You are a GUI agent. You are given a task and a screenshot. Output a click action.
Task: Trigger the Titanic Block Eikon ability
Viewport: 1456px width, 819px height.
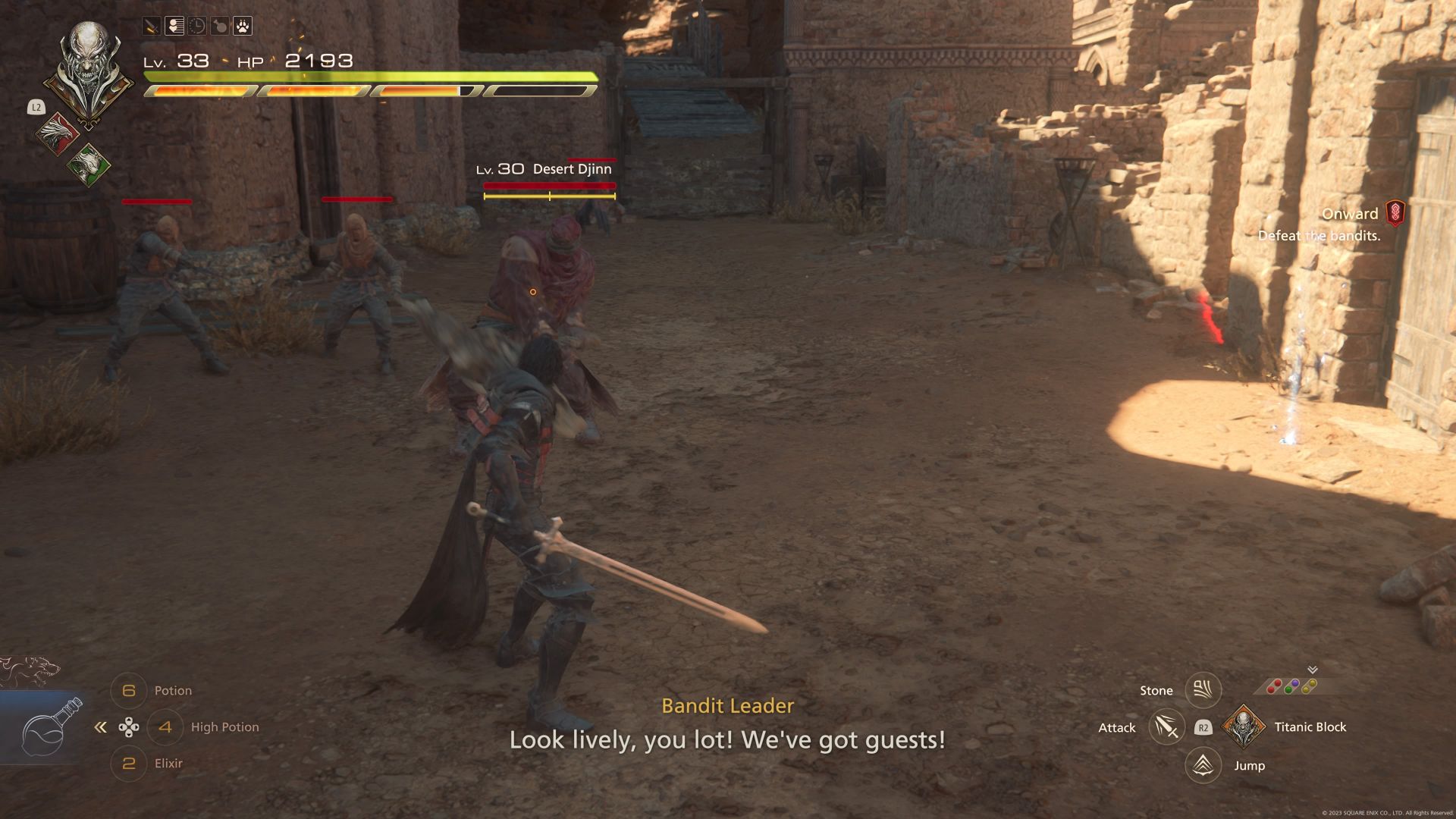(x=1244, y=727)
